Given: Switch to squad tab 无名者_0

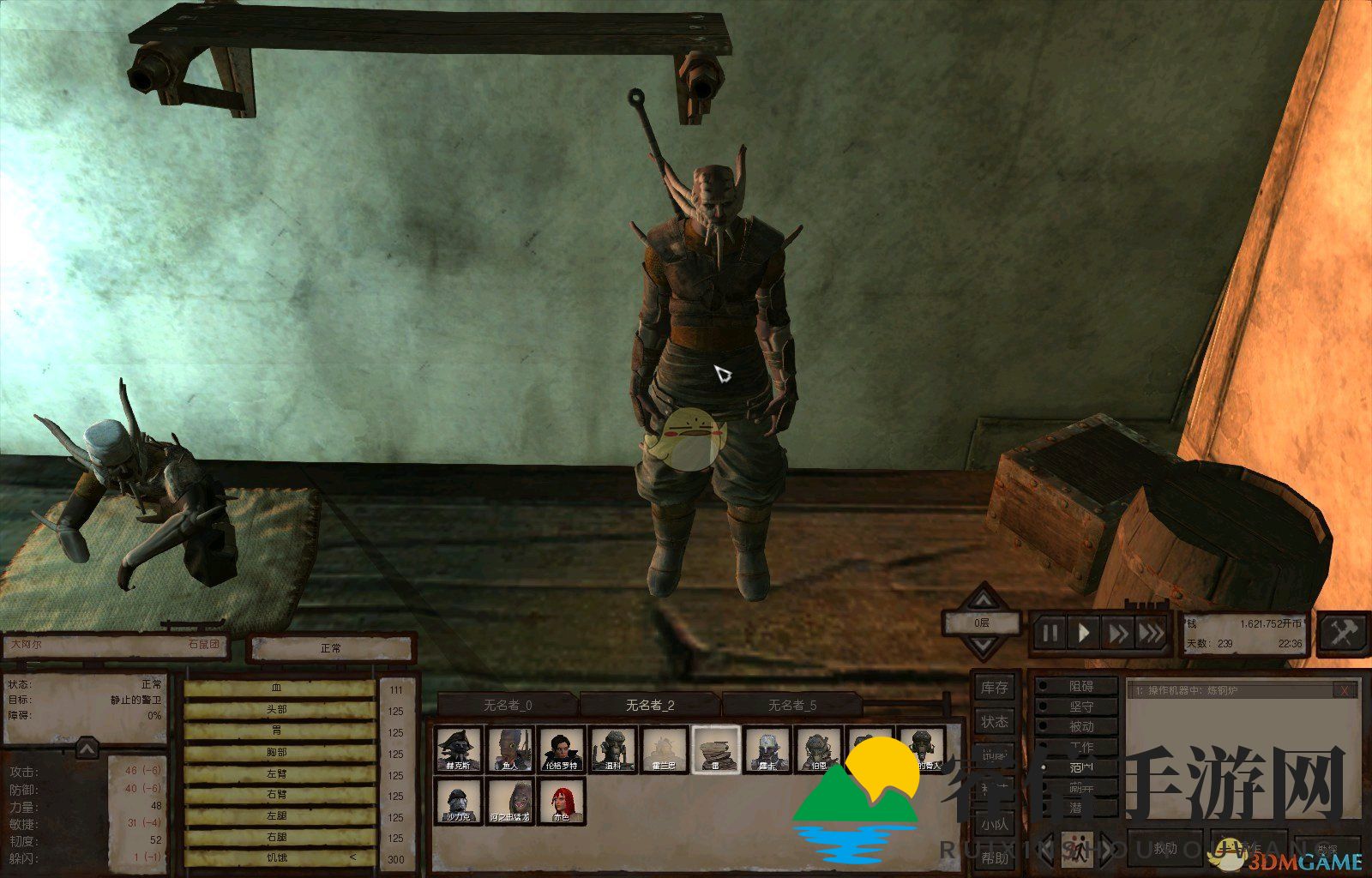Looking at the screenshot, I should [508, 705].
